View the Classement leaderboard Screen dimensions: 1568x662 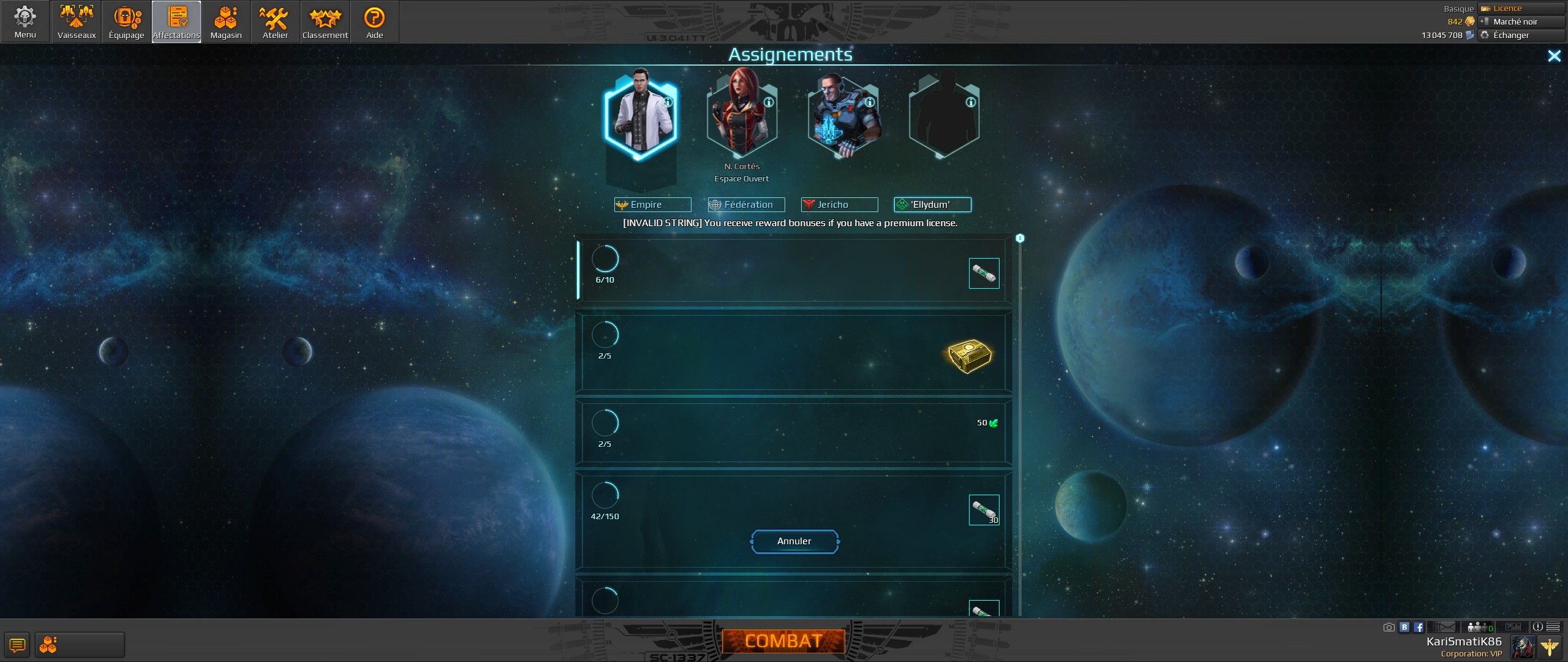click(325, 21)
